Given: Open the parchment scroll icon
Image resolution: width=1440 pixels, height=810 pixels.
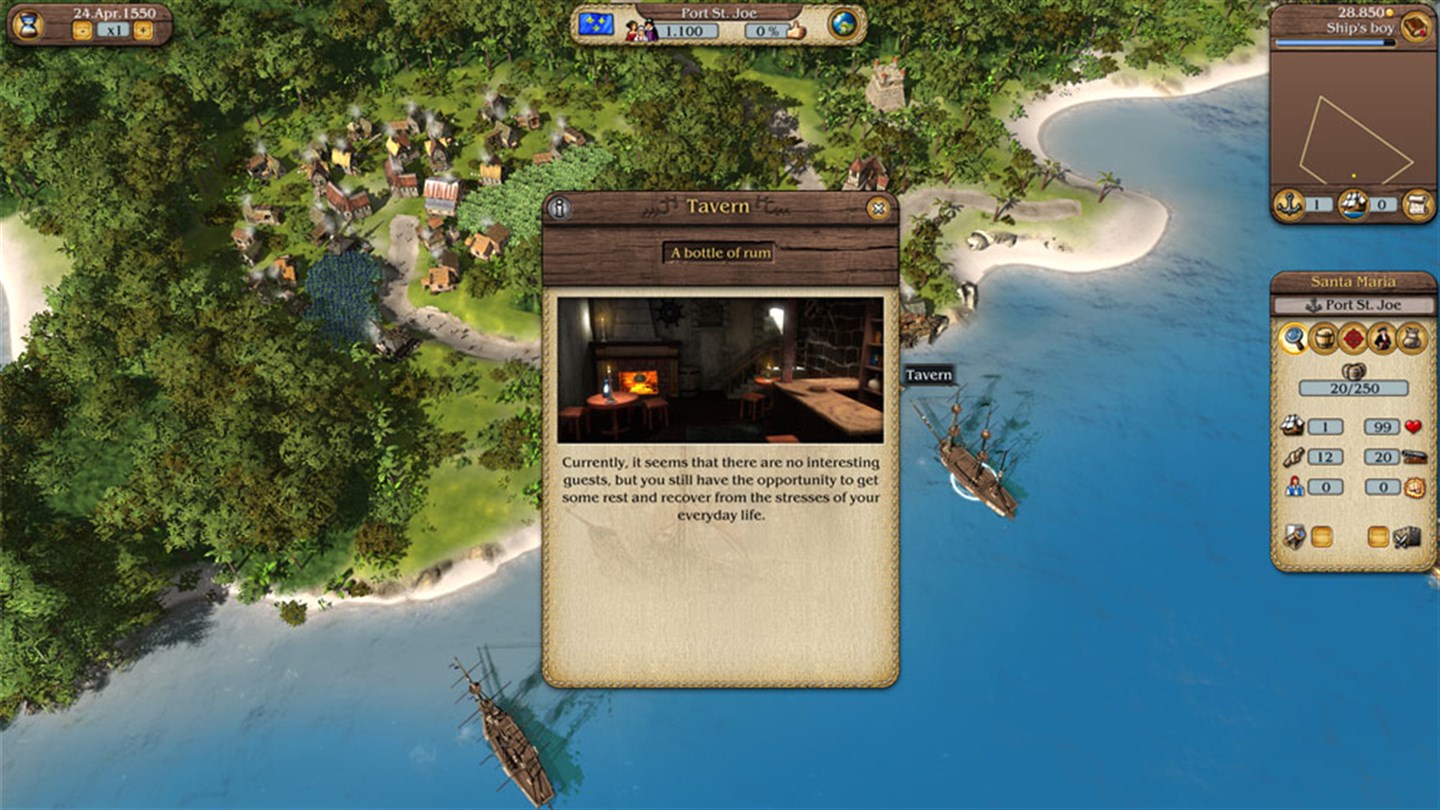Looking at the screenshot, I should [x=1416, y=204].
